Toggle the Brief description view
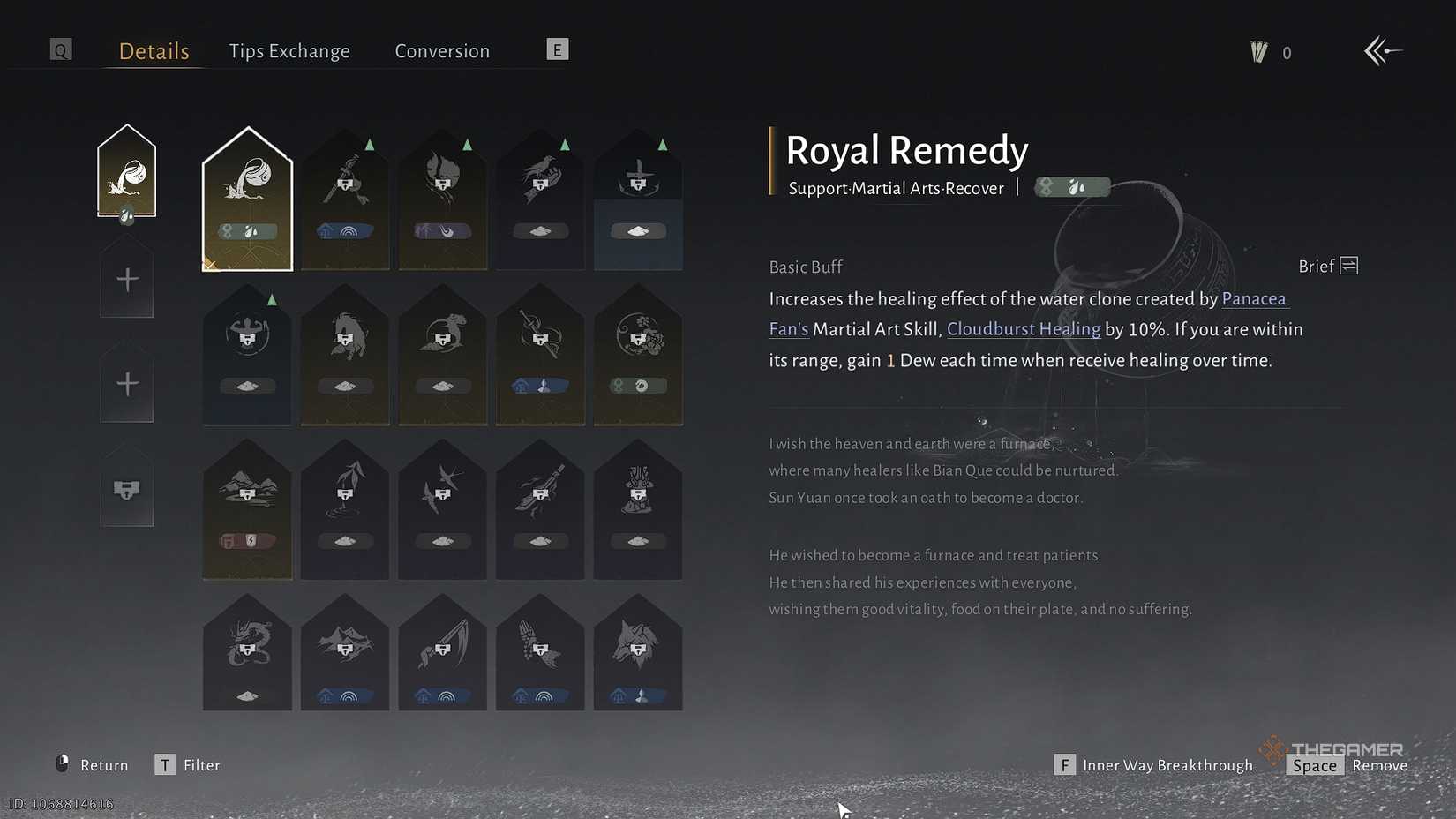Screen dimensions: 1456x819 tap(1325, 266)
